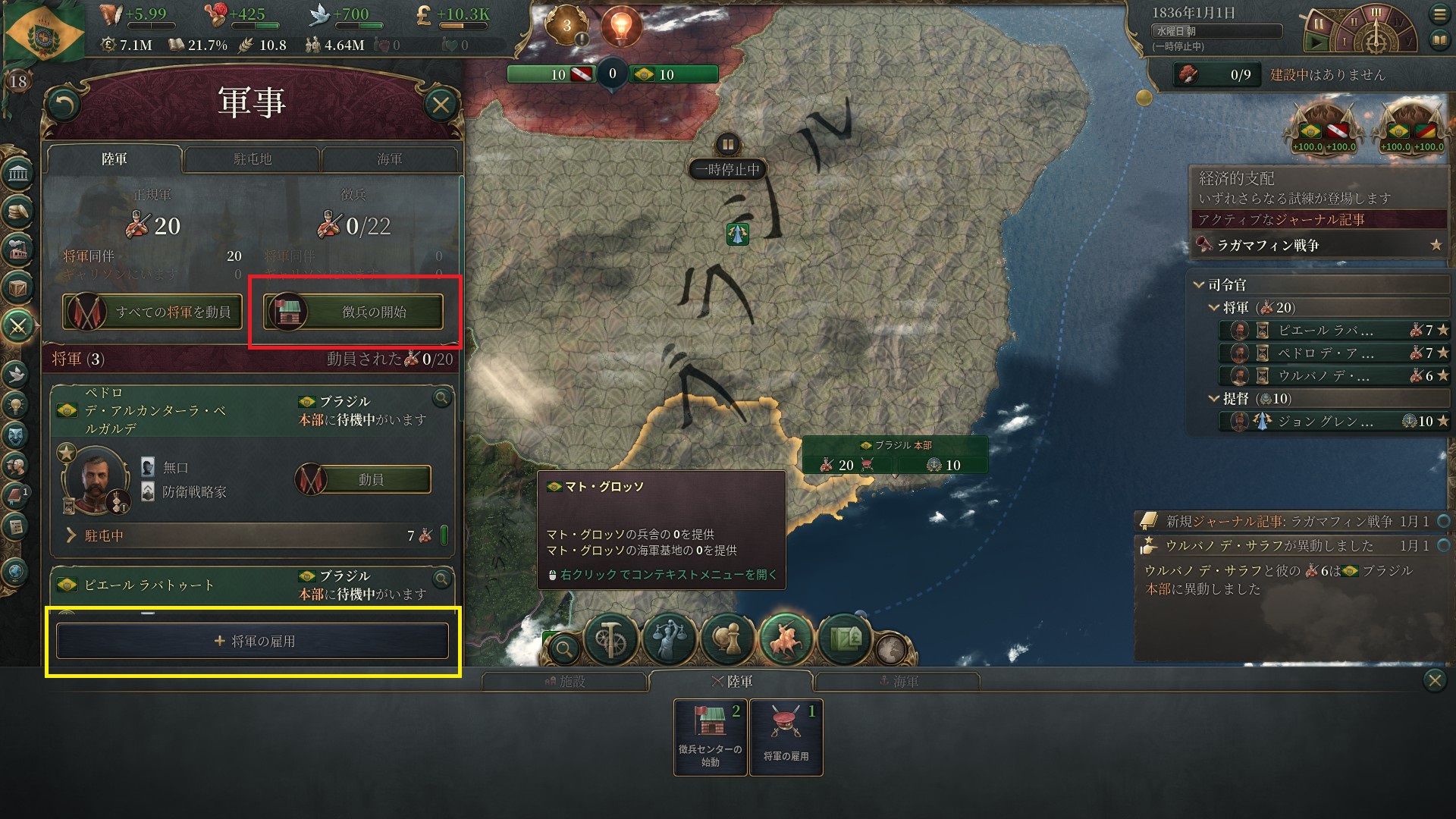
Task: Click the magnifying glass search lens
Action: click(x=564, y=649)
